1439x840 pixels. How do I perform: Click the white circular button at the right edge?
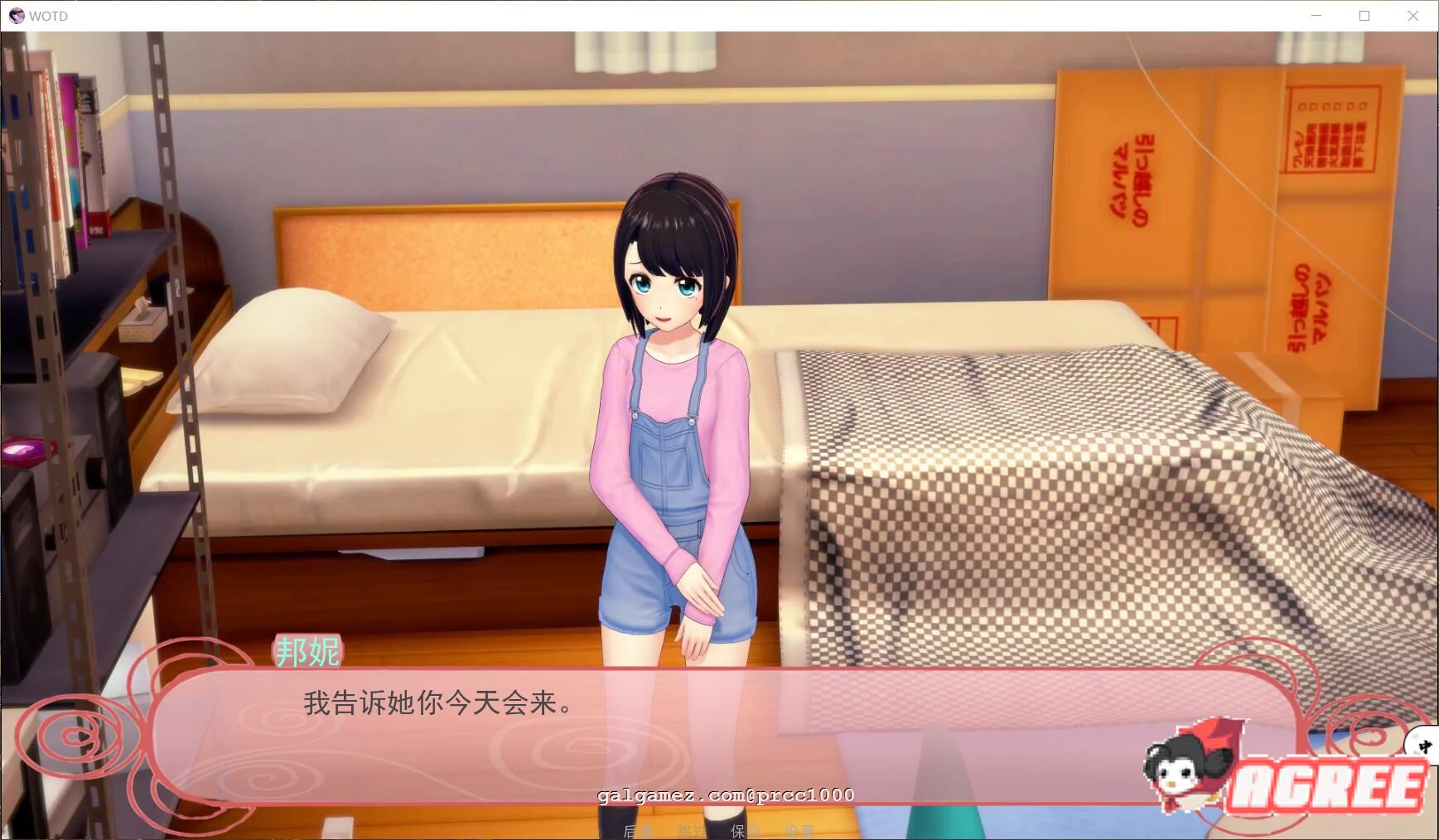(x=1427, y=746)
